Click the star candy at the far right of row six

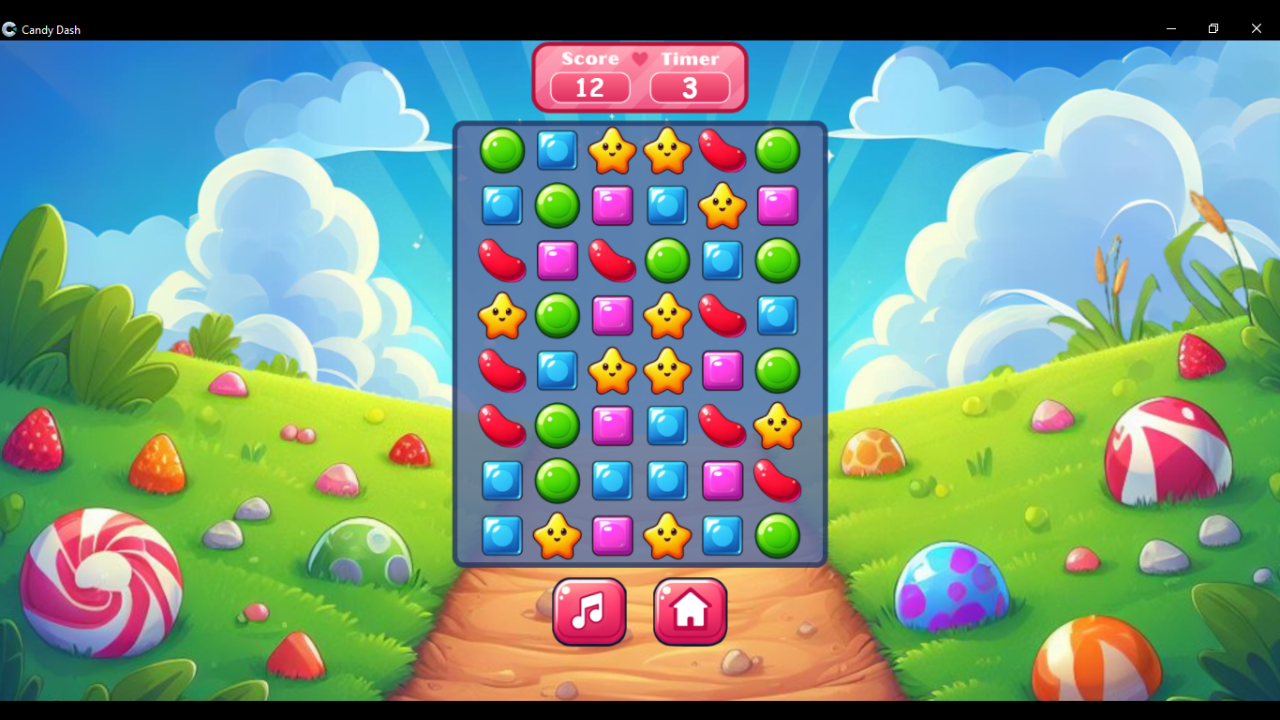[777, 426]
